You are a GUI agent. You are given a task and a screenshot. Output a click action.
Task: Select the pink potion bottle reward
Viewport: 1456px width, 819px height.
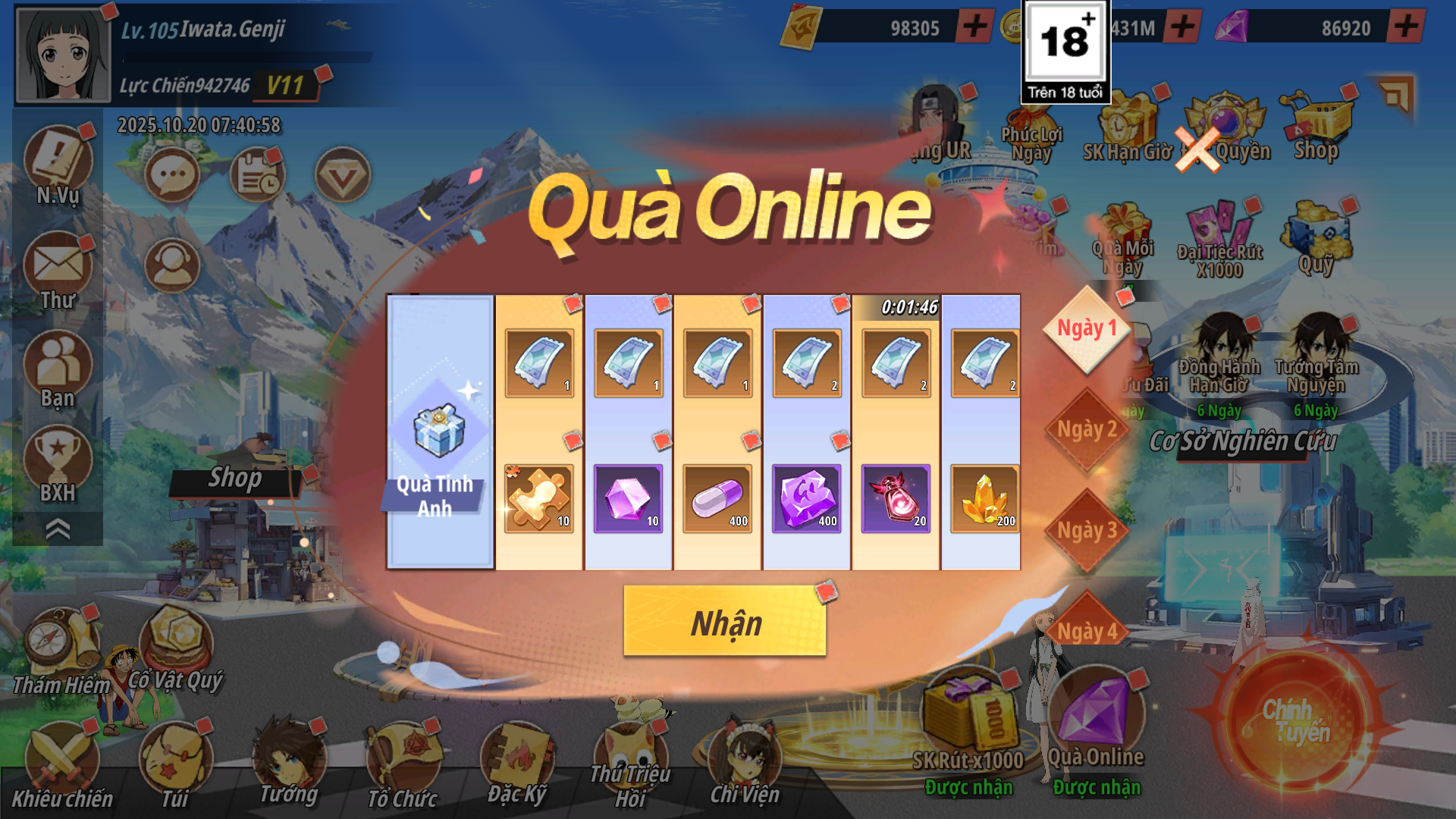pos(896,498)
